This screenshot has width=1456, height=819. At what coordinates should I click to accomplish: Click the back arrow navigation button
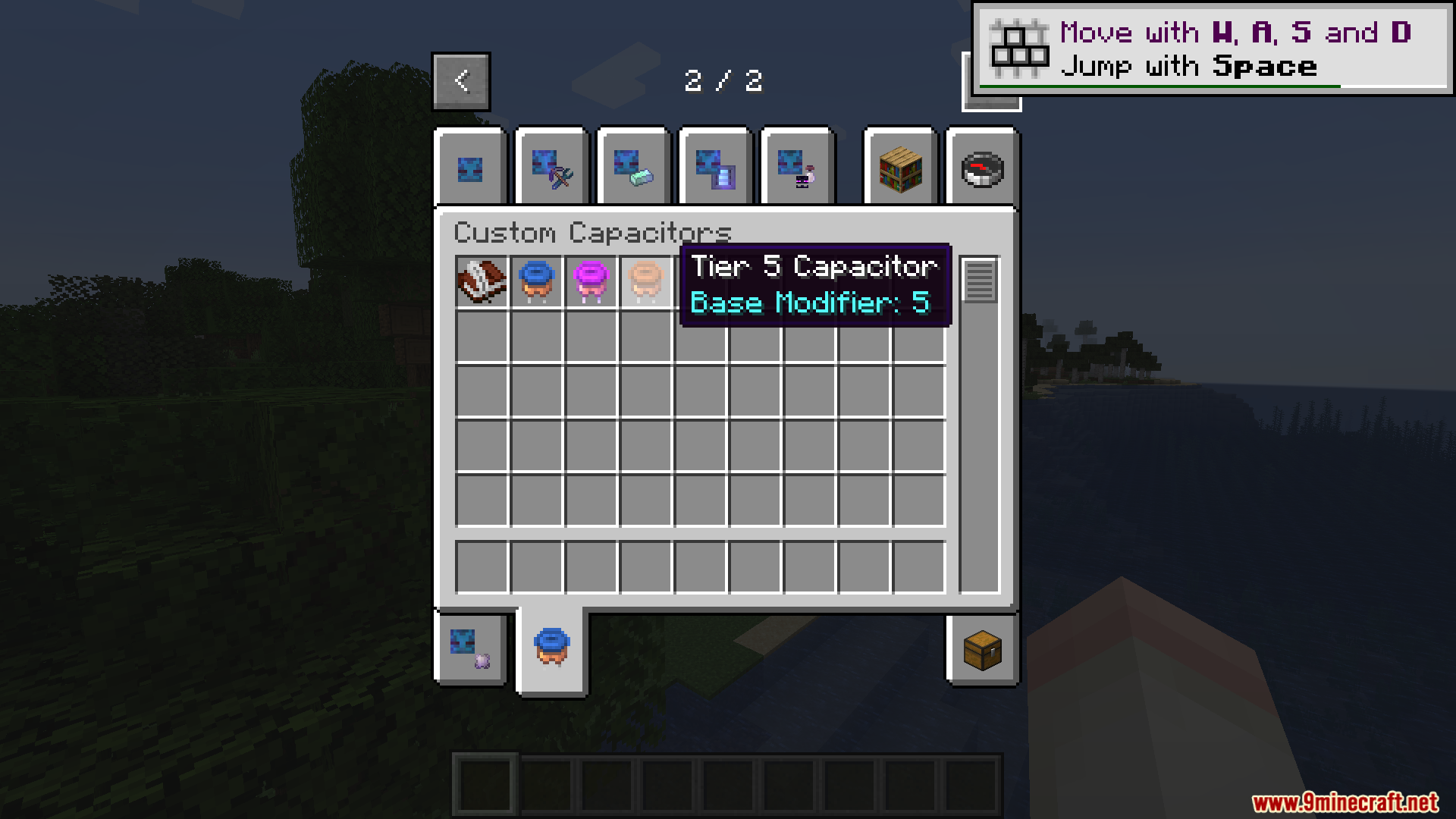460,81
